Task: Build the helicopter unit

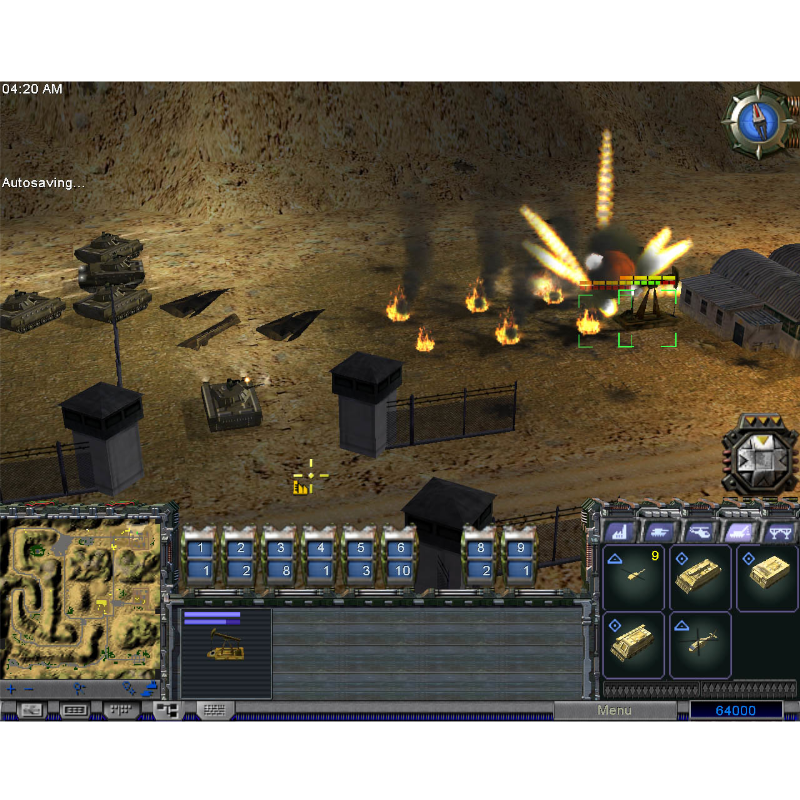Action: [700, 645]
